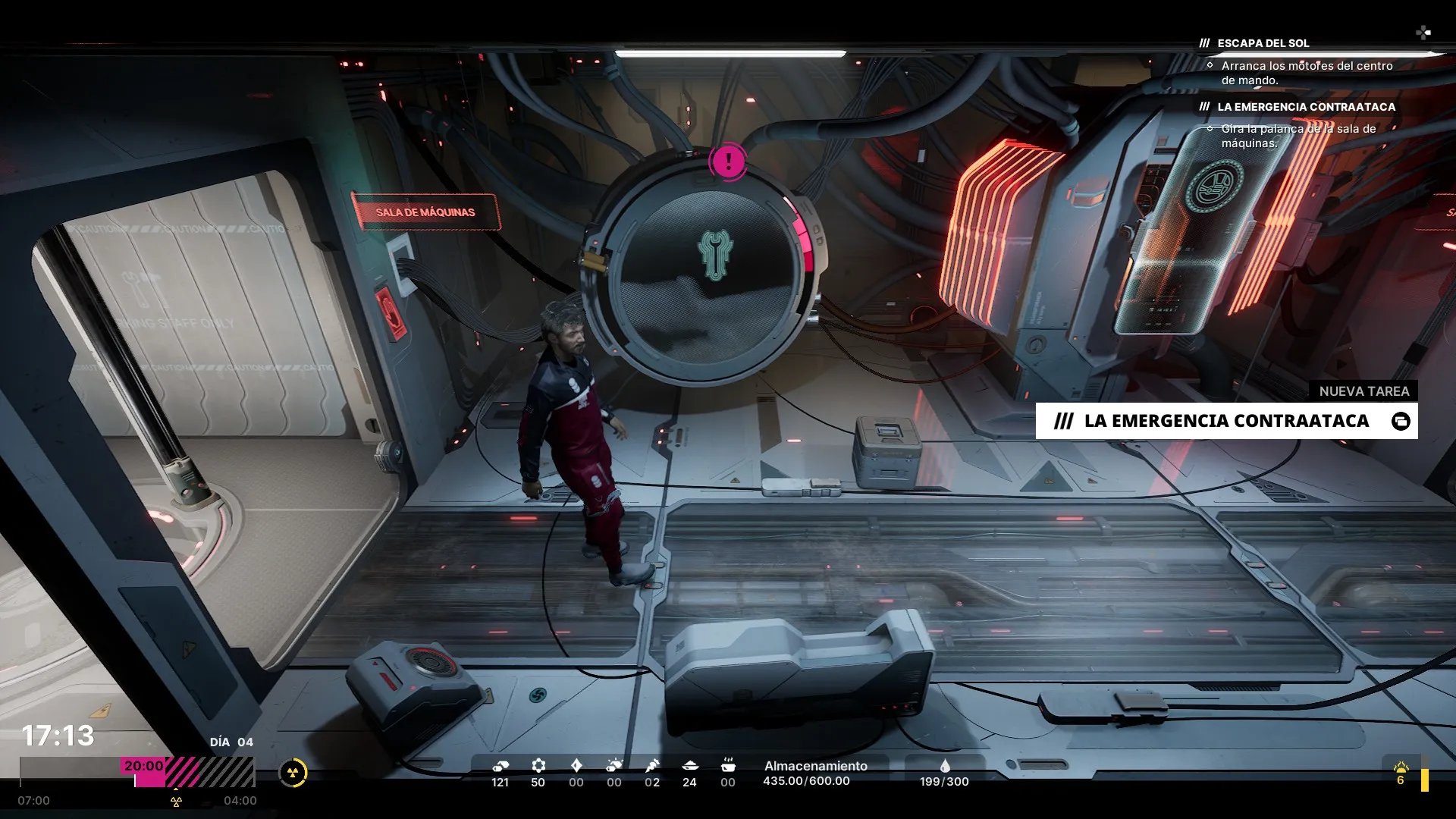Click the day schedule timeline bar
This screenshot has height=819, width=1456.
[x=136, y=772]
